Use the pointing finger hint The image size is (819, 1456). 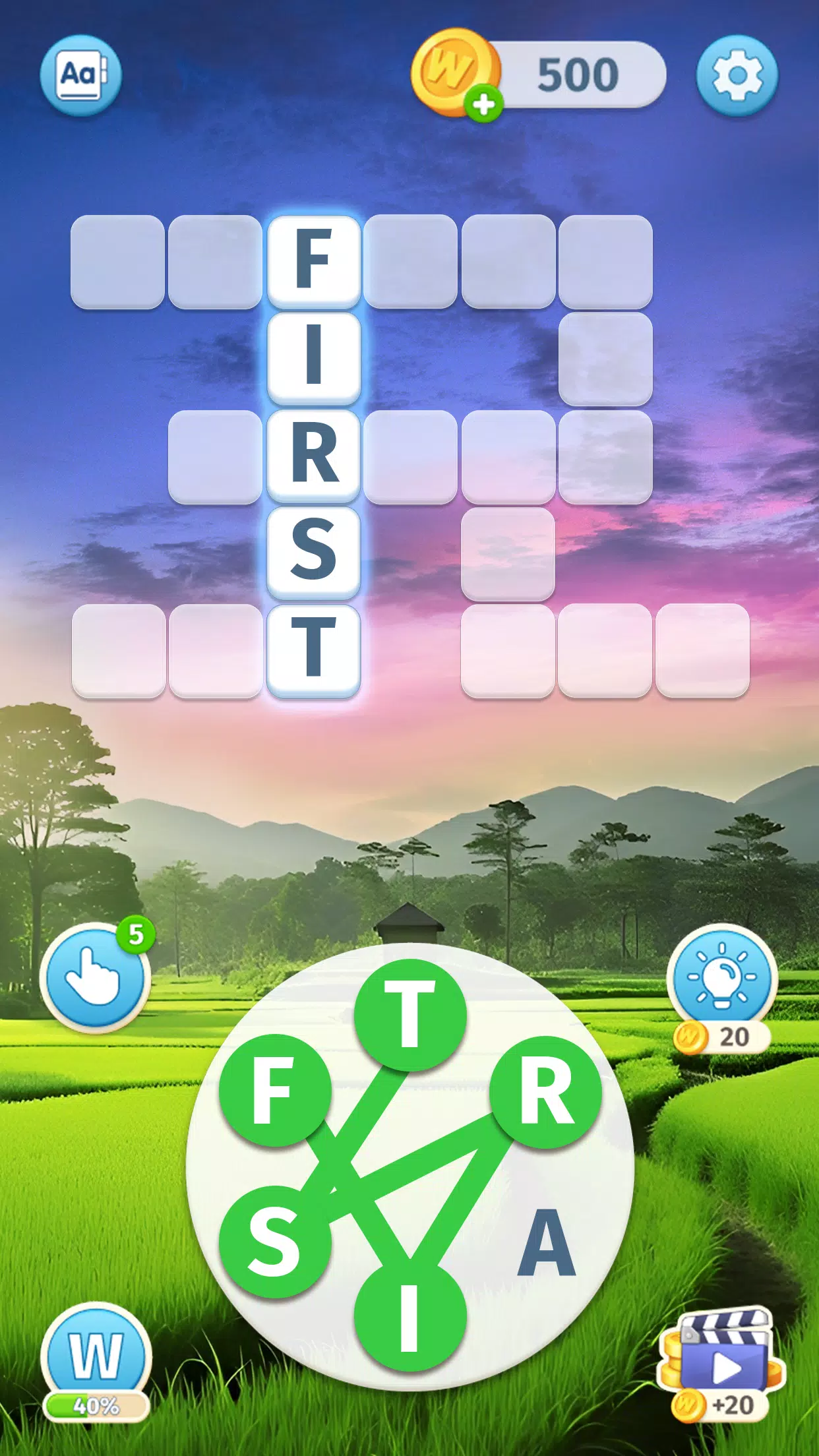click(95, 977)
